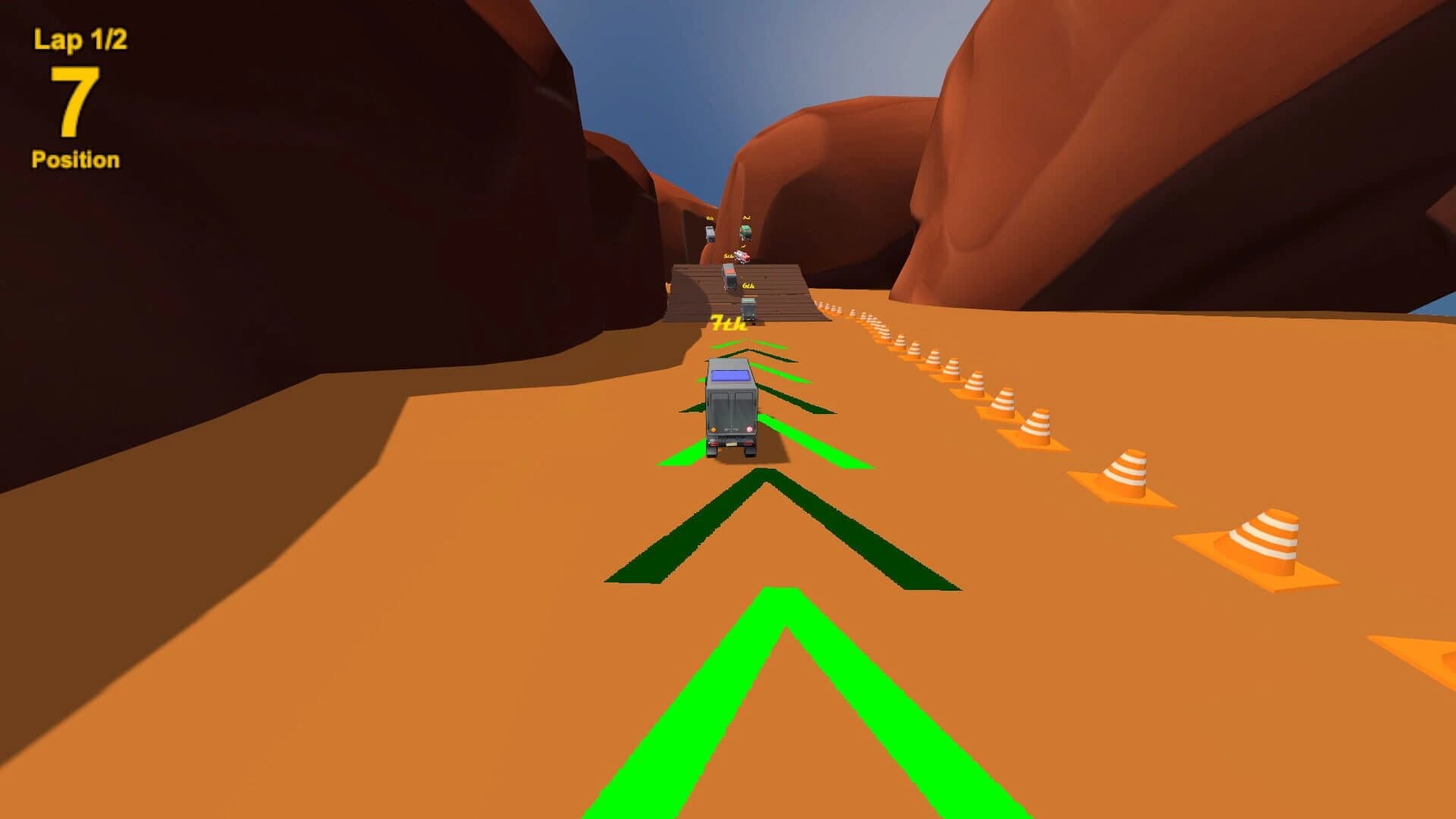
Task: Click the 5th place marker text
Action: [x=728, y=255]
